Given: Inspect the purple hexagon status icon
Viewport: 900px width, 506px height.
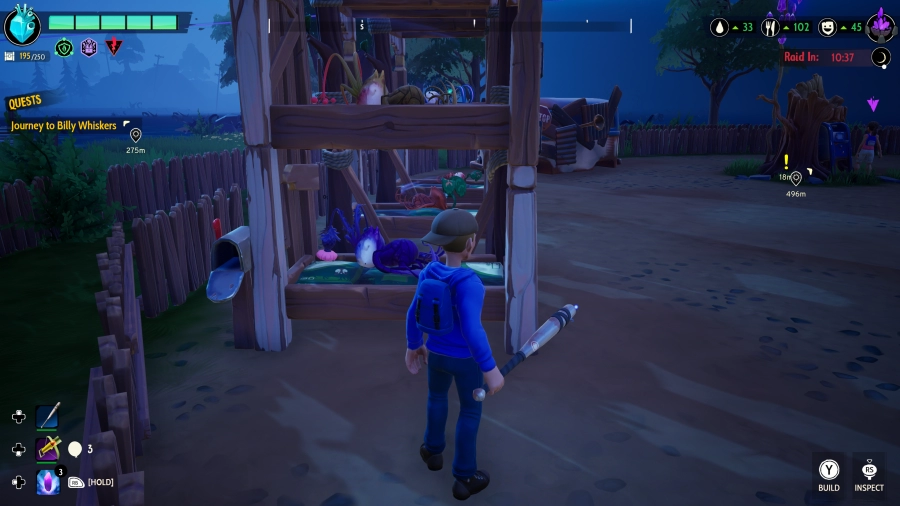Looking at the screenshot, I should (x=89, y=47).
